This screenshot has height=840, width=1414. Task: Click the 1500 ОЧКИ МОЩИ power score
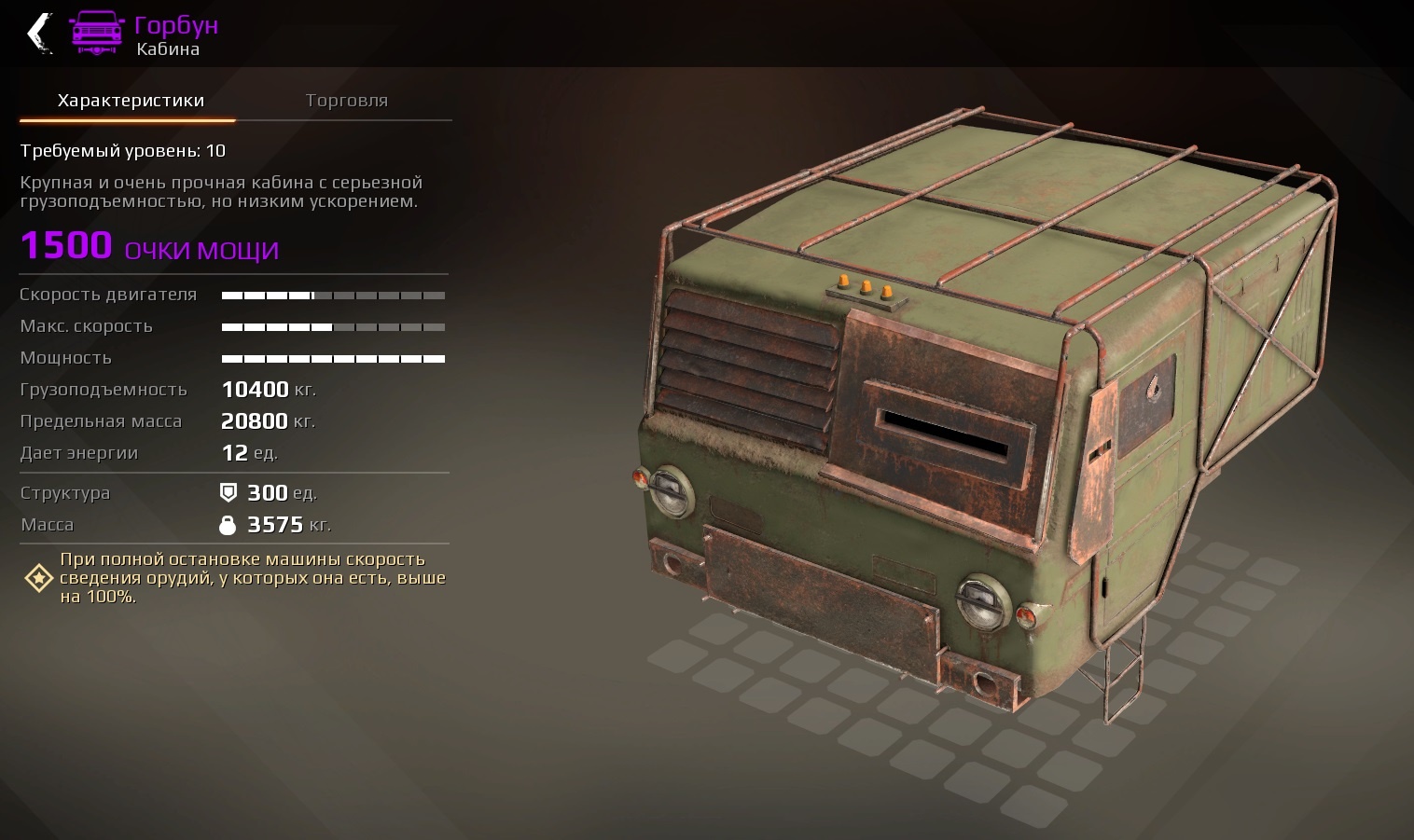point(149,246)
